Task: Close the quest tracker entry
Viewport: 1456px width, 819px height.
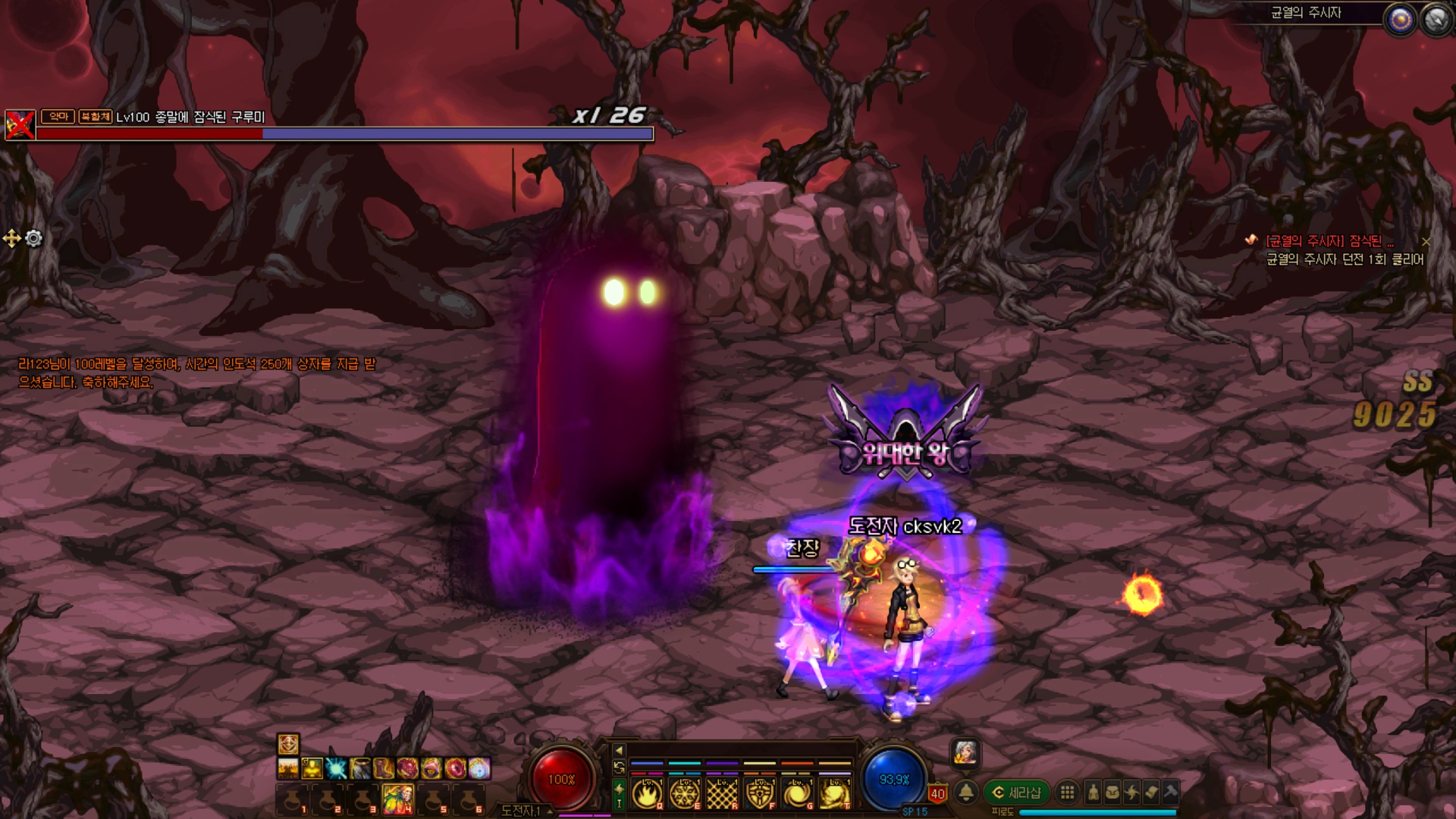Action: coord(1426,242)
